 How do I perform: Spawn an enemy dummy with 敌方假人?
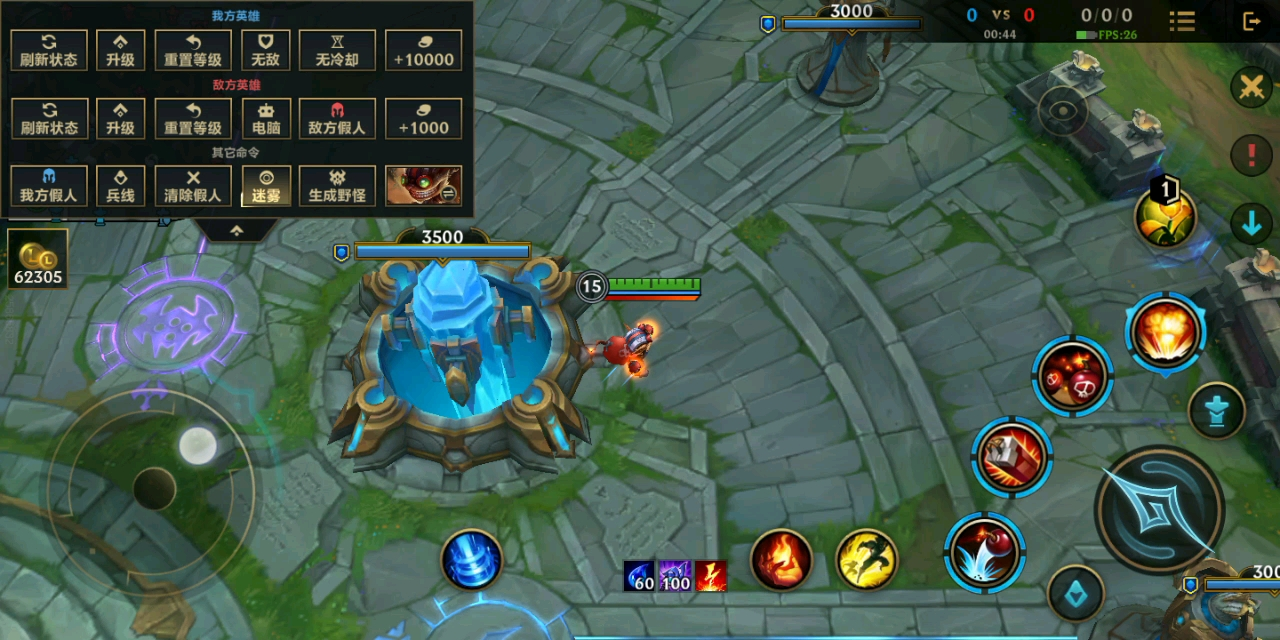coord(337,119)
